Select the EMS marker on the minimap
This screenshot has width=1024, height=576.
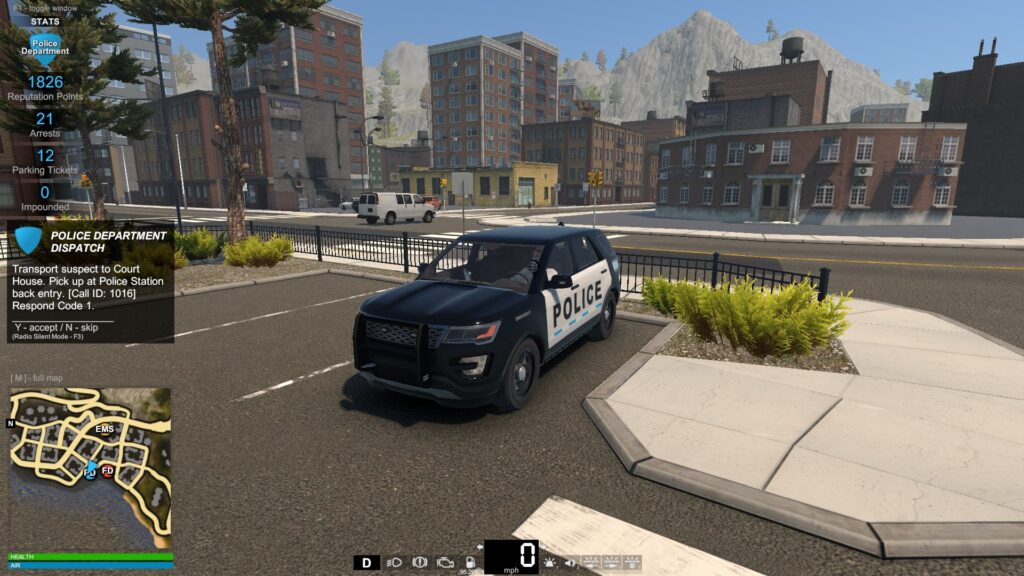tap(105, 429)
